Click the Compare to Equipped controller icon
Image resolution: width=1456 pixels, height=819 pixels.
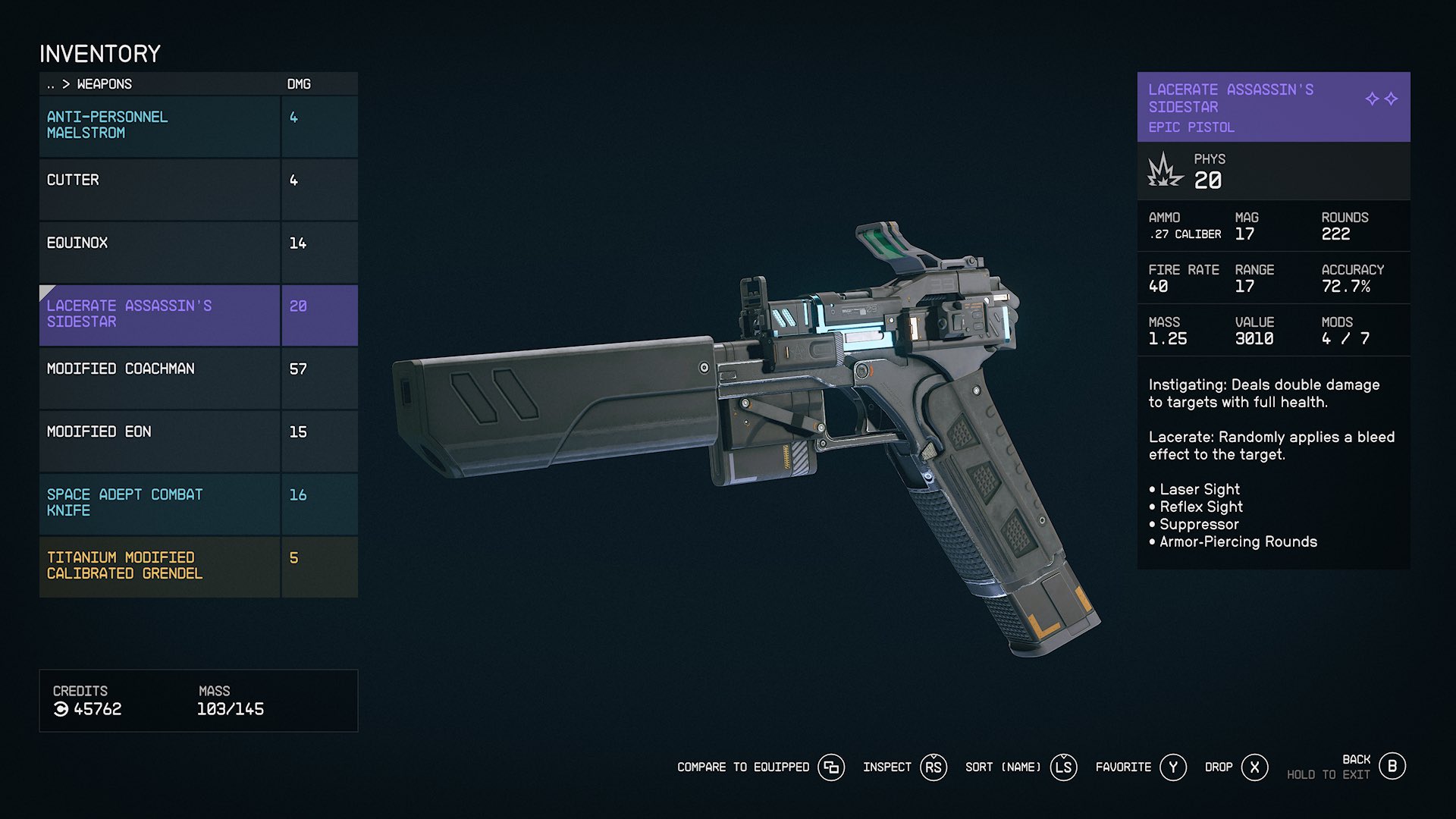[x=831, y=767]
